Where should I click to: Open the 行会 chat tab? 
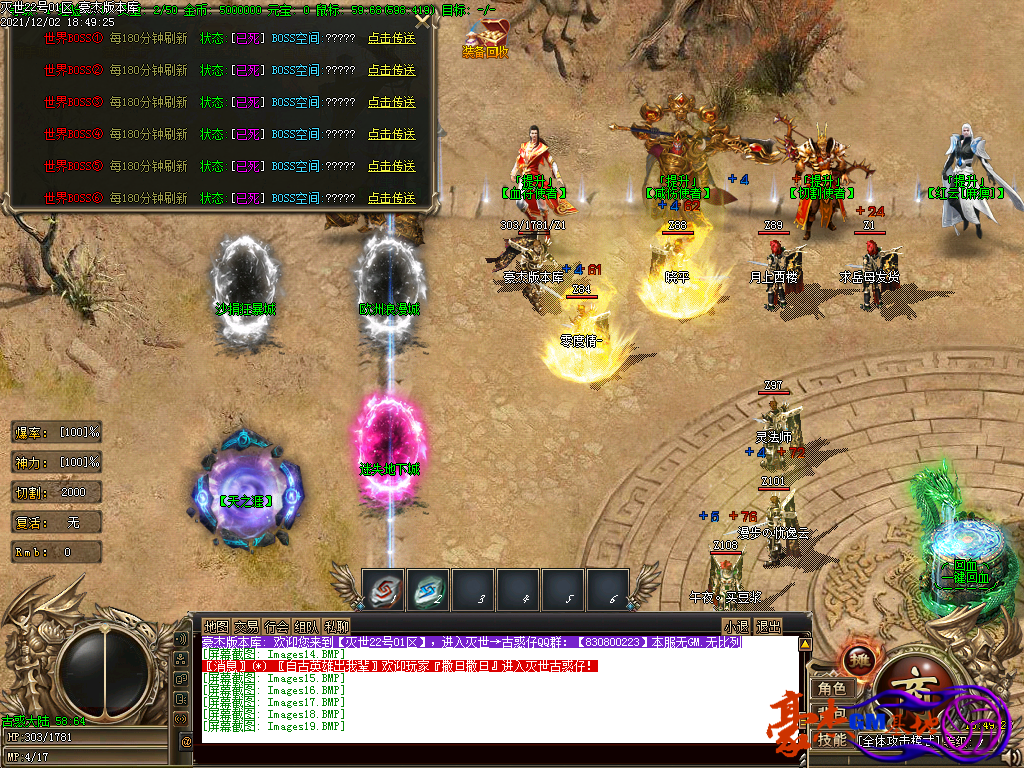pyautogui.click(x=277, y=626)
